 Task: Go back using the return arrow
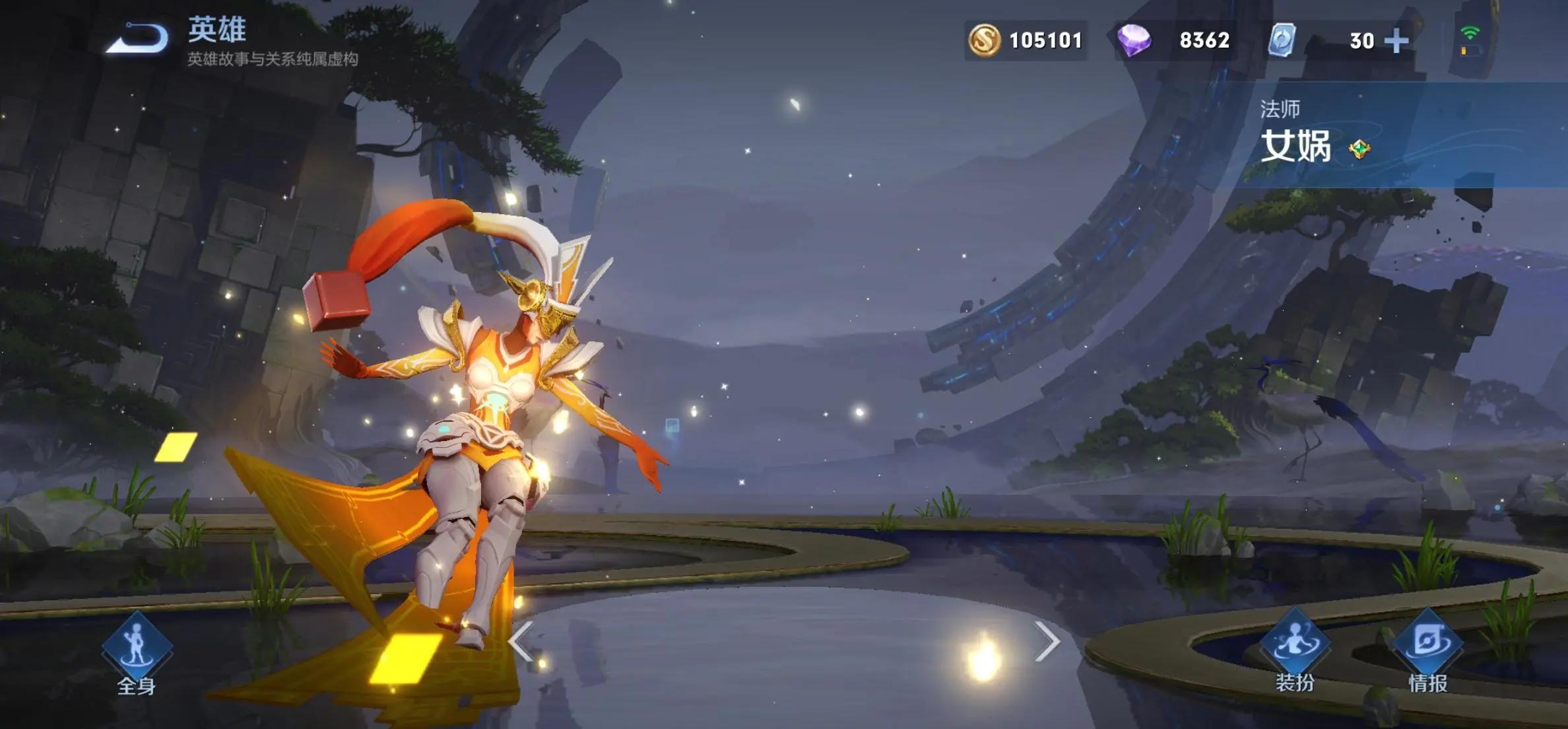[x=137, y=38]
